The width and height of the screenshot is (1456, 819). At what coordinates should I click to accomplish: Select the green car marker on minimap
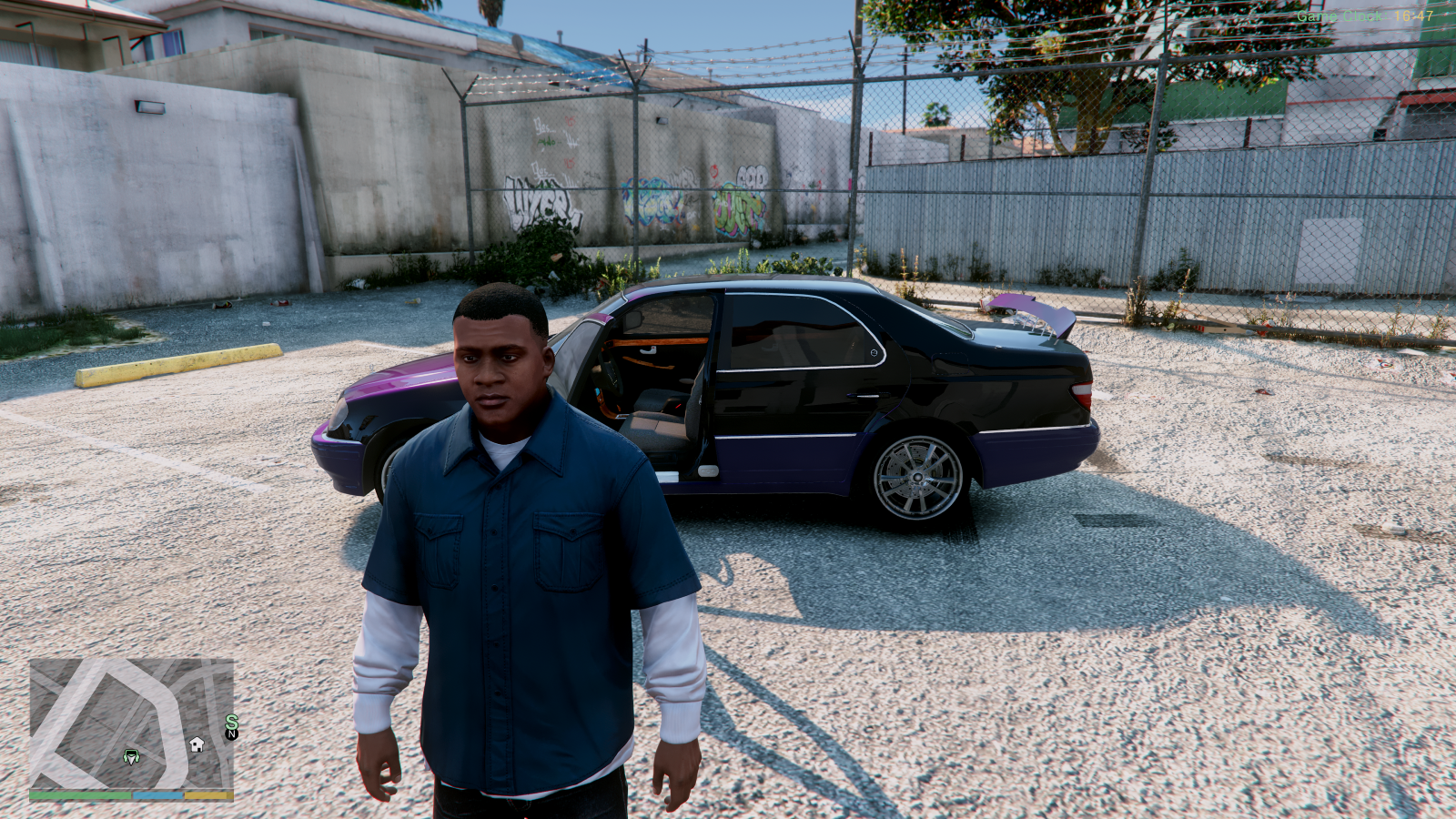pyautogui.click(x=131, y=756)
